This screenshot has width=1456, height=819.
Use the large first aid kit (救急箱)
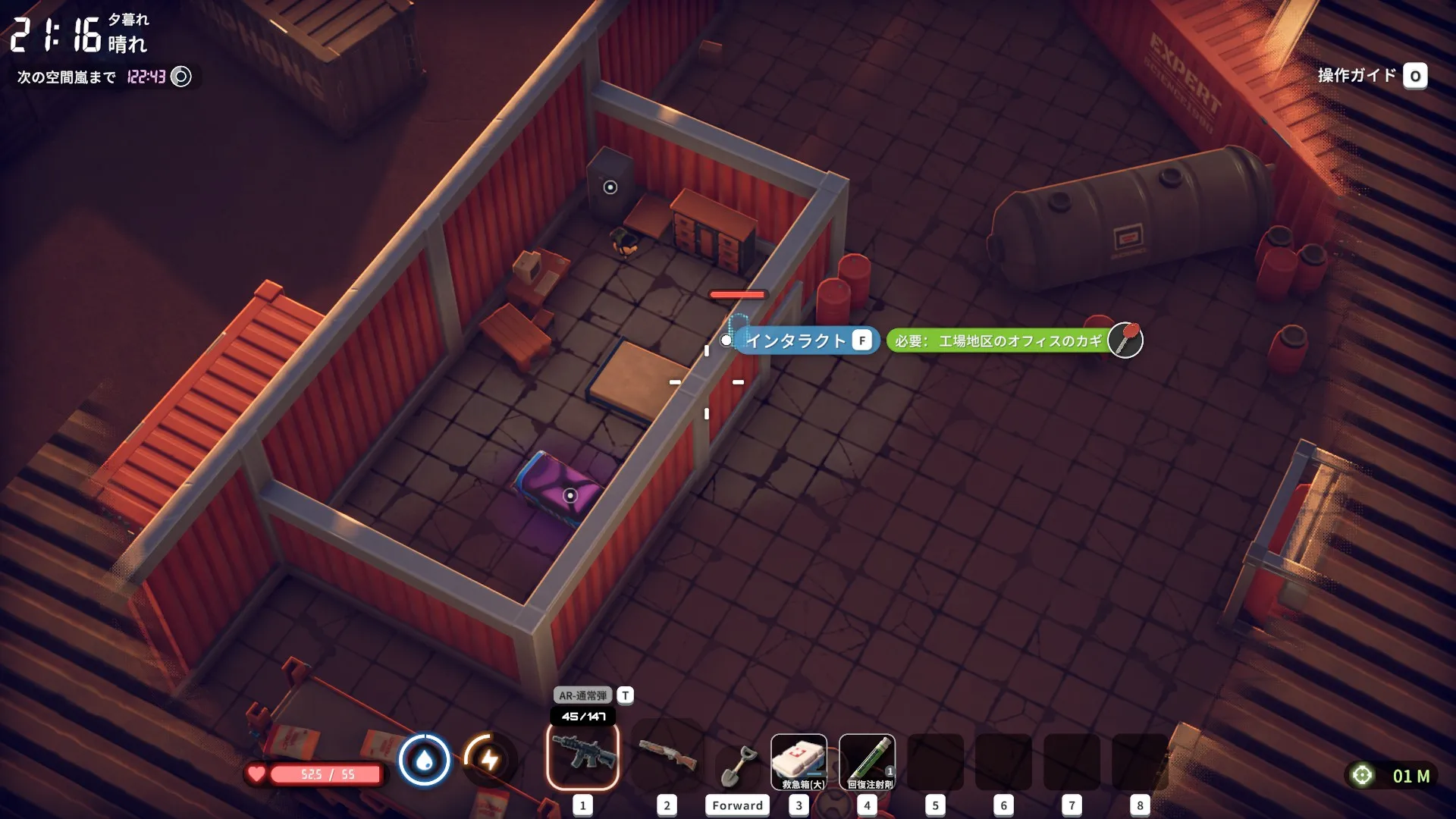(x=799, y=761)
